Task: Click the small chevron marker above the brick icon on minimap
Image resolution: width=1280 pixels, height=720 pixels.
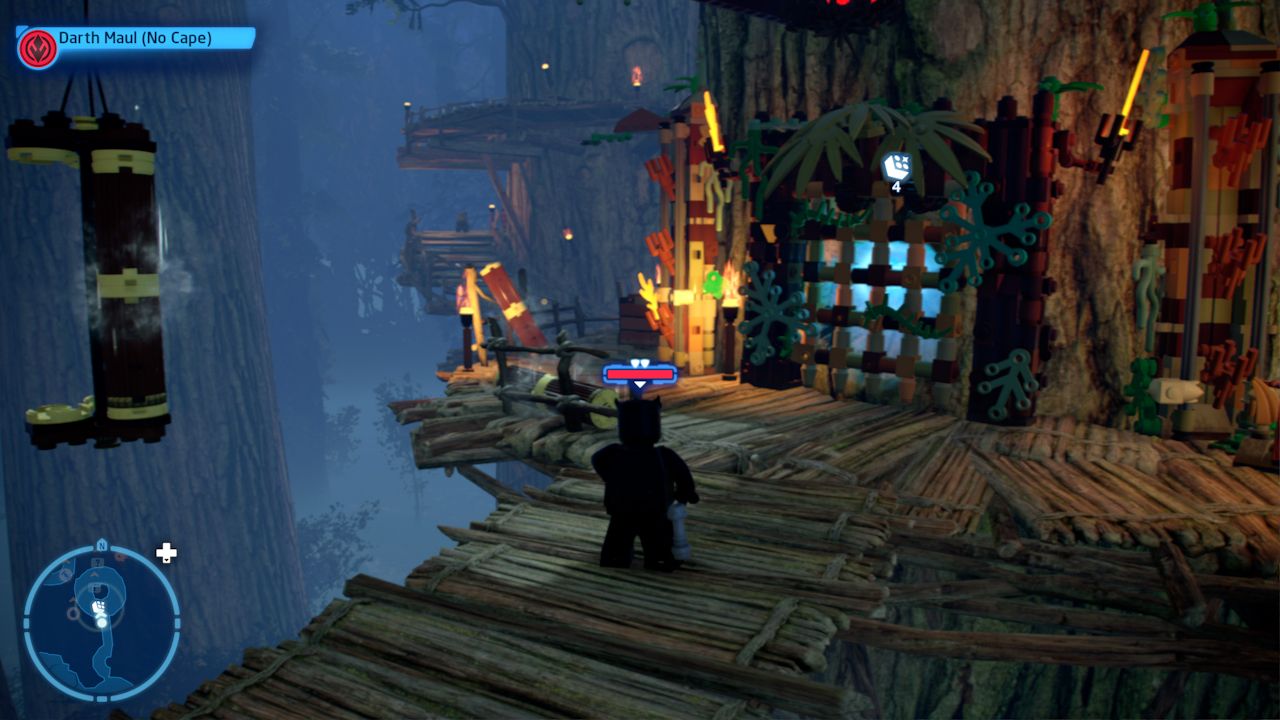Action: coord(94,575)
